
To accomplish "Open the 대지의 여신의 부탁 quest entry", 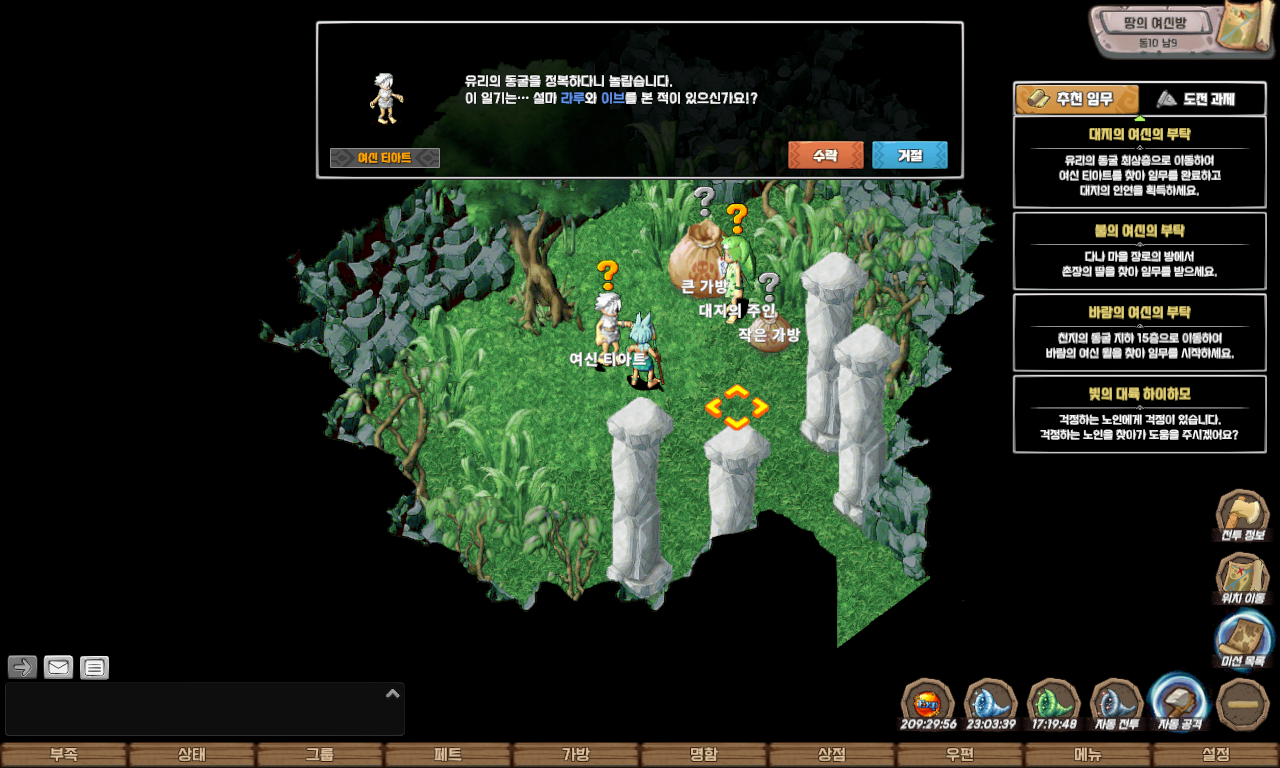I will [x=1139, y=162].
